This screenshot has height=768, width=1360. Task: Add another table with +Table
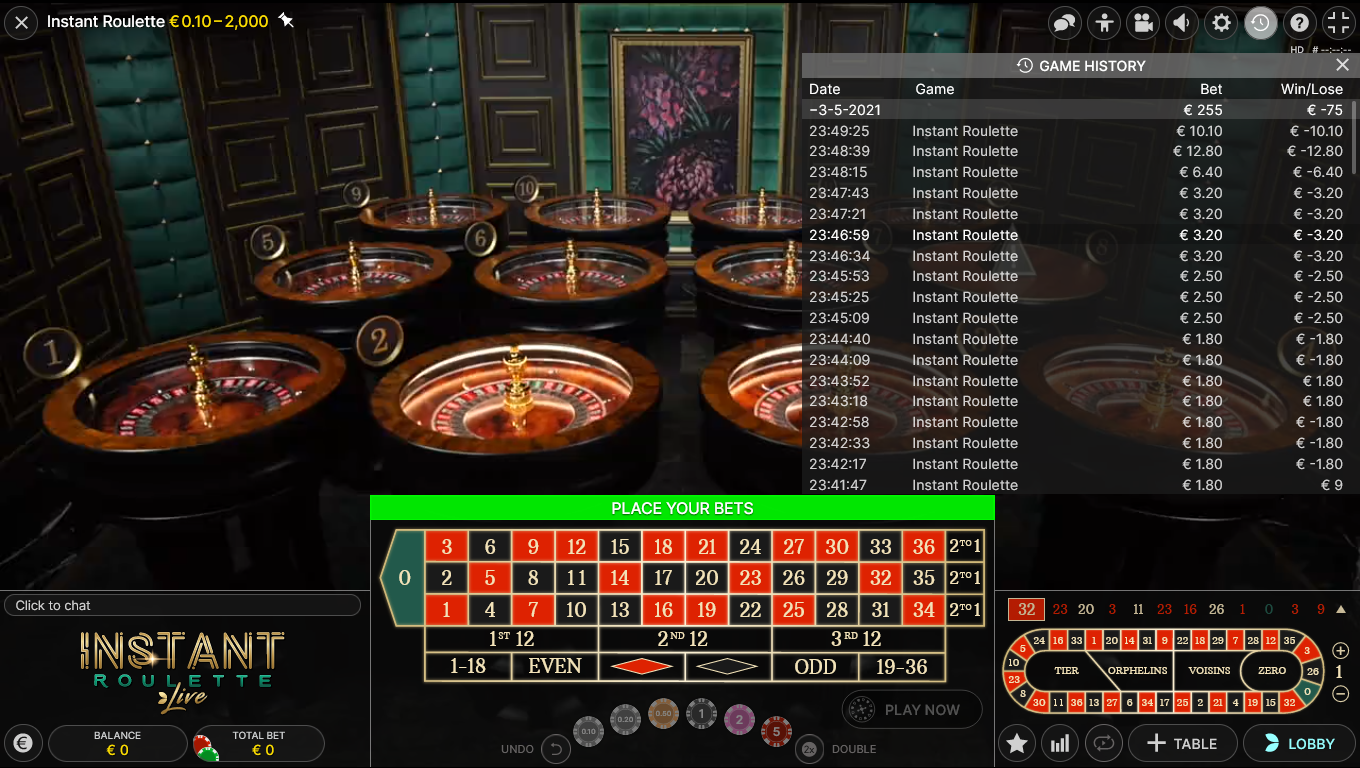click(x=1181, y=743)
